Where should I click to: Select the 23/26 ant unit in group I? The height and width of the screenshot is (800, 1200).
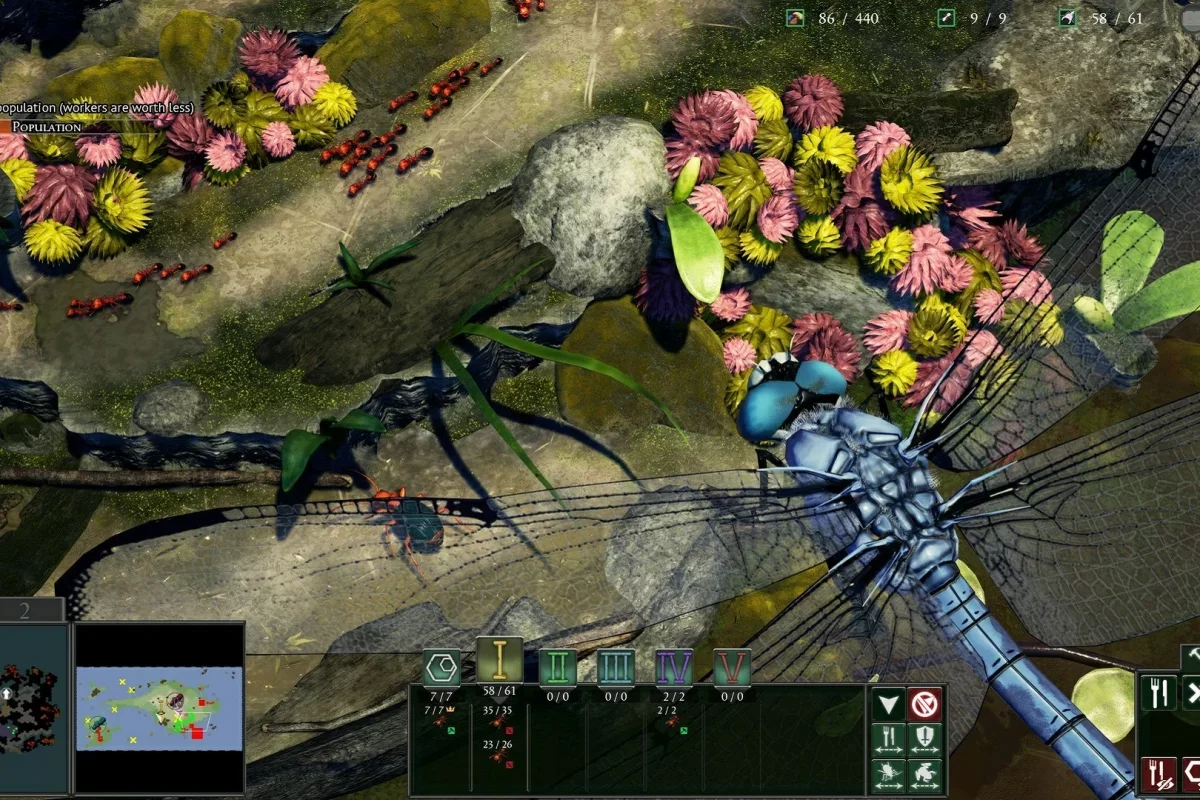coord(498,757)
